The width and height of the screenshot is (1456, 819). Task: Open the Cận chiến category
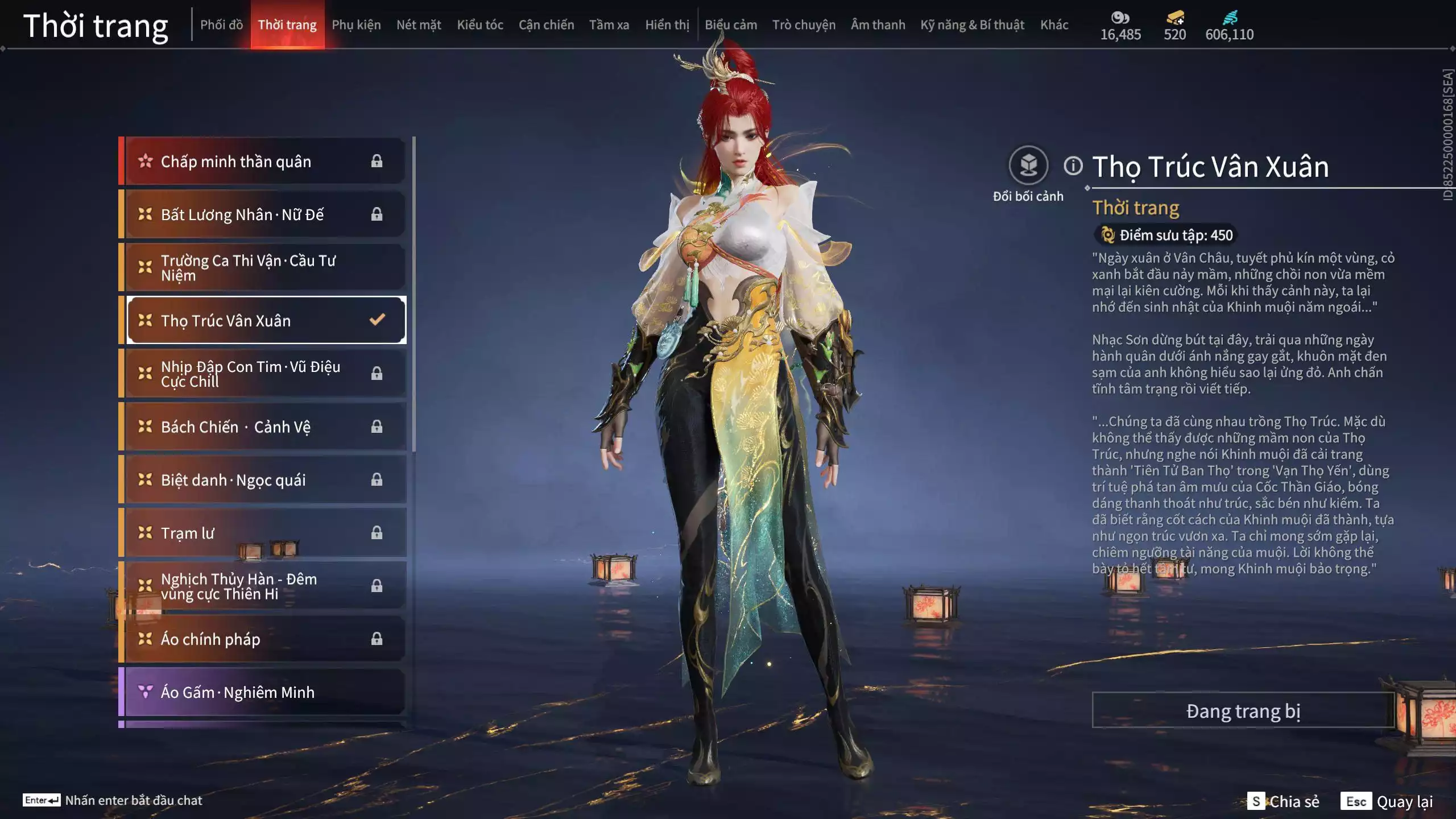click(x=546, y=25)
